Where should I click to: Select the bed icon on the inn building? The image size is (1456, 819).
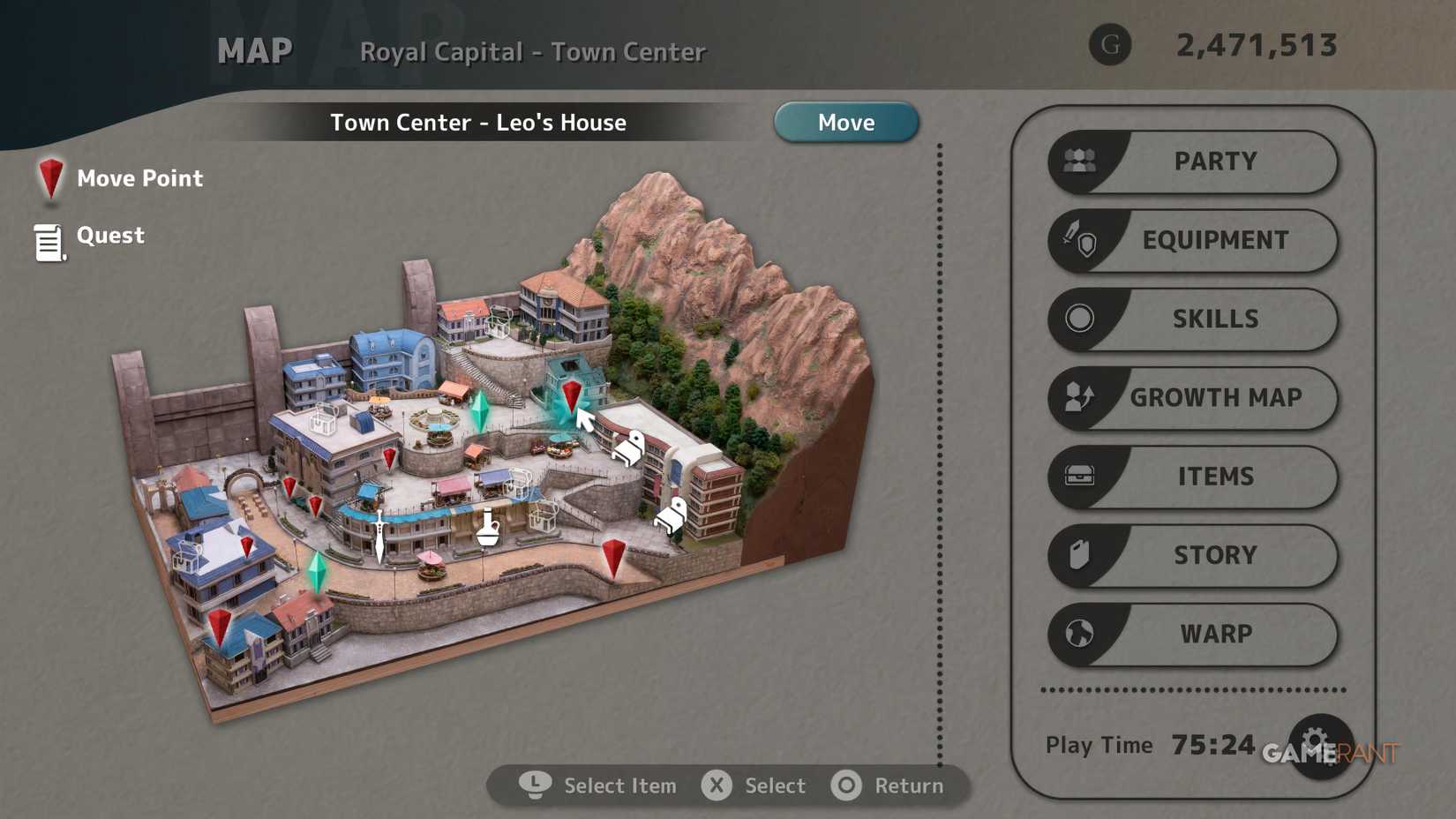(630, 448)
